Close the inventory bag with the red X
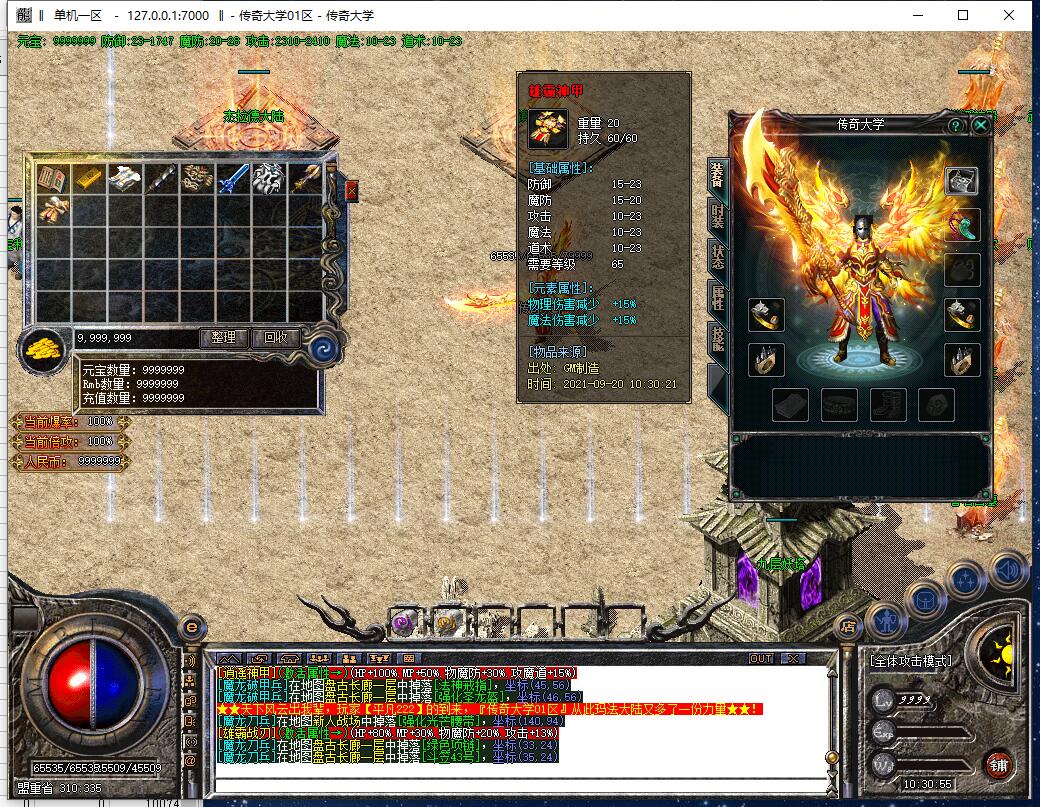 [x=351, y=190]
